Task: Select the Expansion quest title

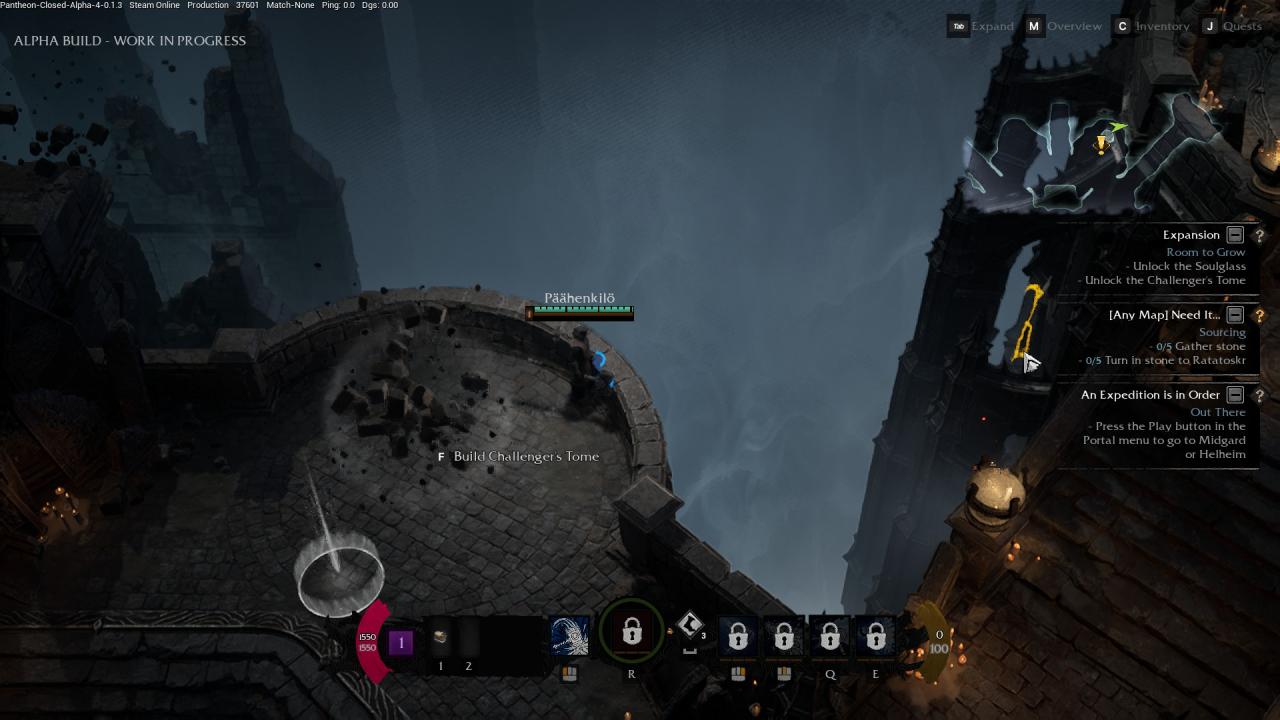Action: (x=1190, y=235)
